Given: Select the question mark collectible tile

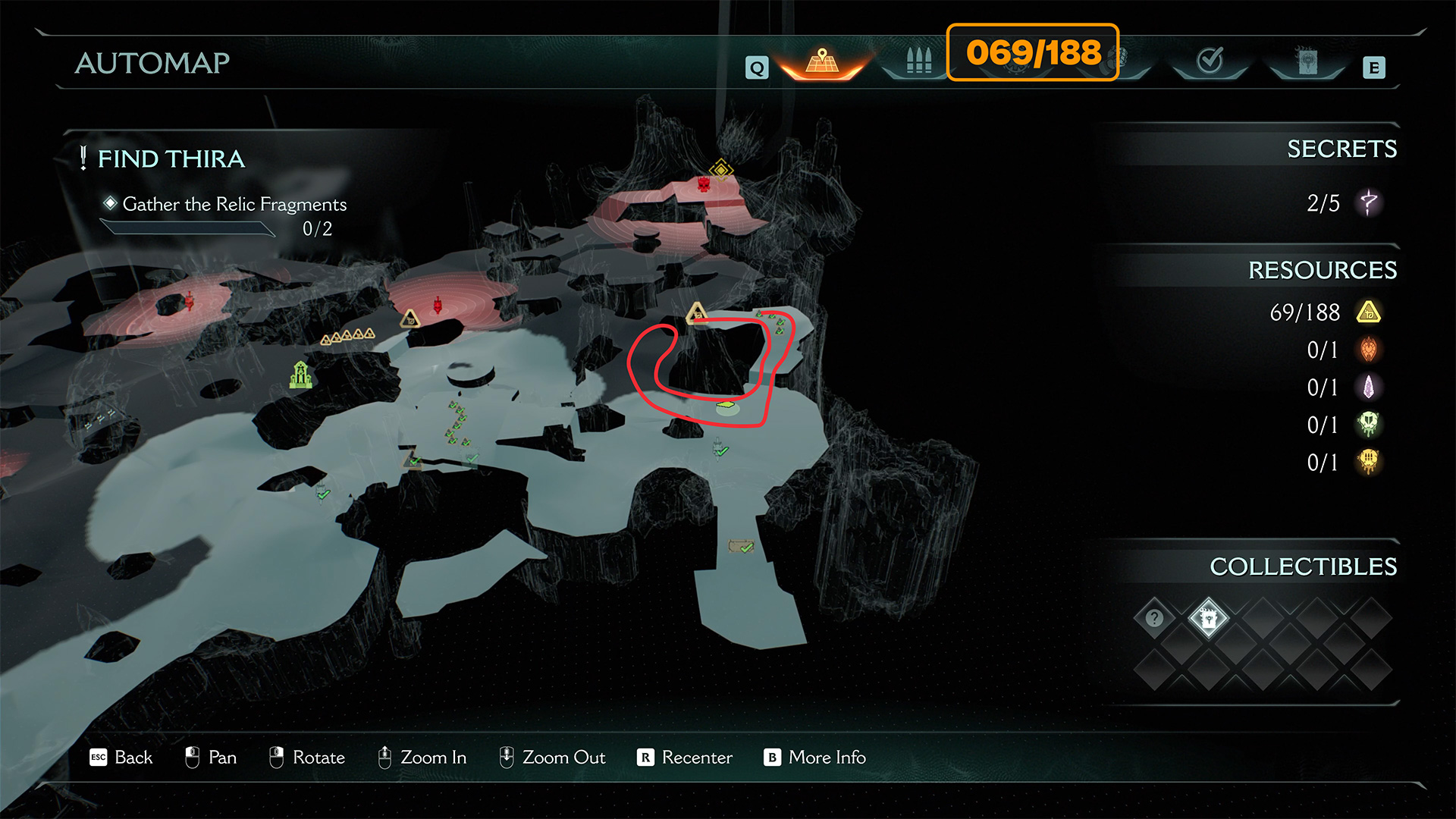Looking at the screenshot, I should pos(1154,618).
